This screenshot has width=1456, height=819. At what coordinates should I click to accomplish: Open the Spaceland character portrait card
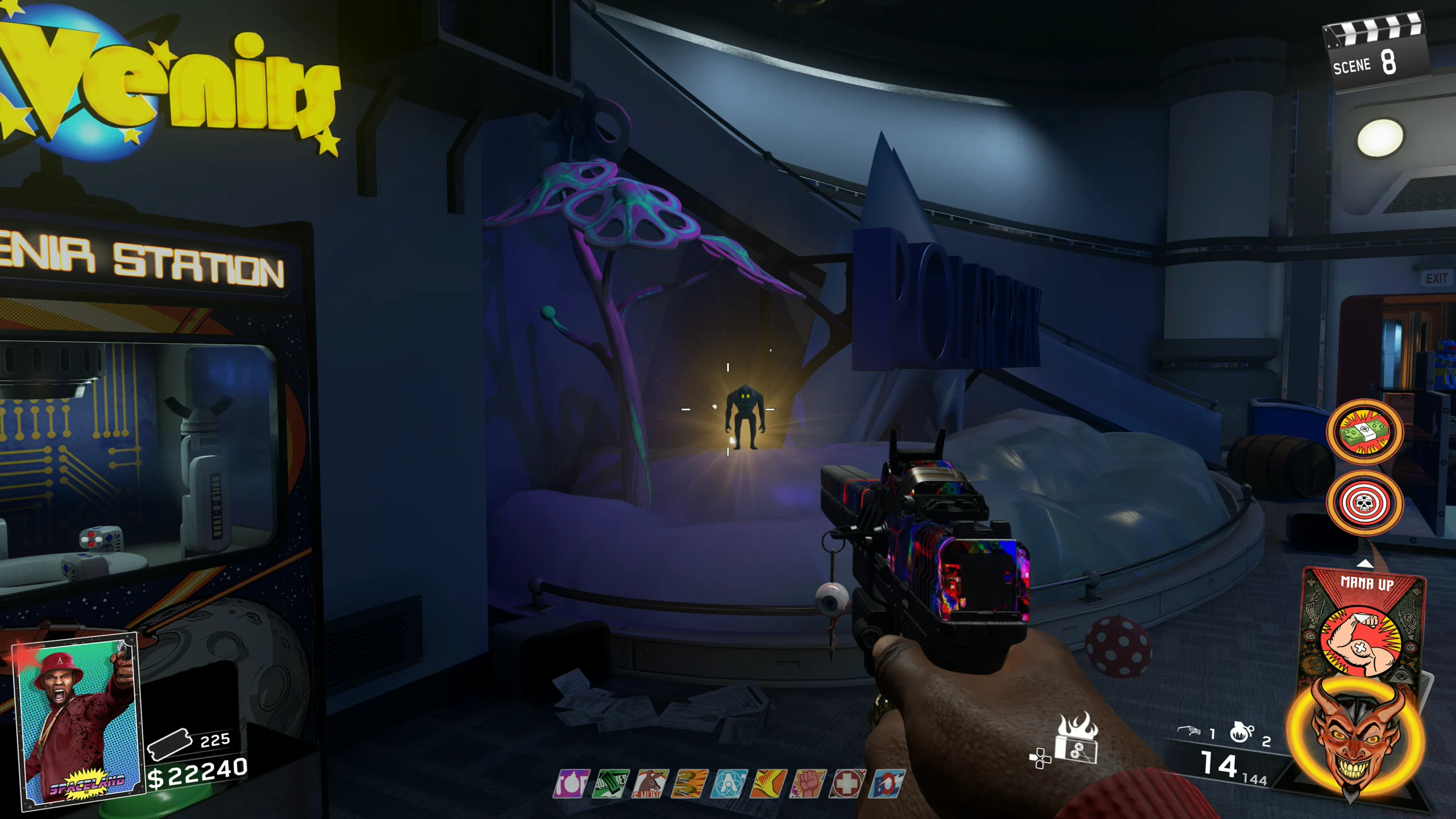tap(80, 719)
